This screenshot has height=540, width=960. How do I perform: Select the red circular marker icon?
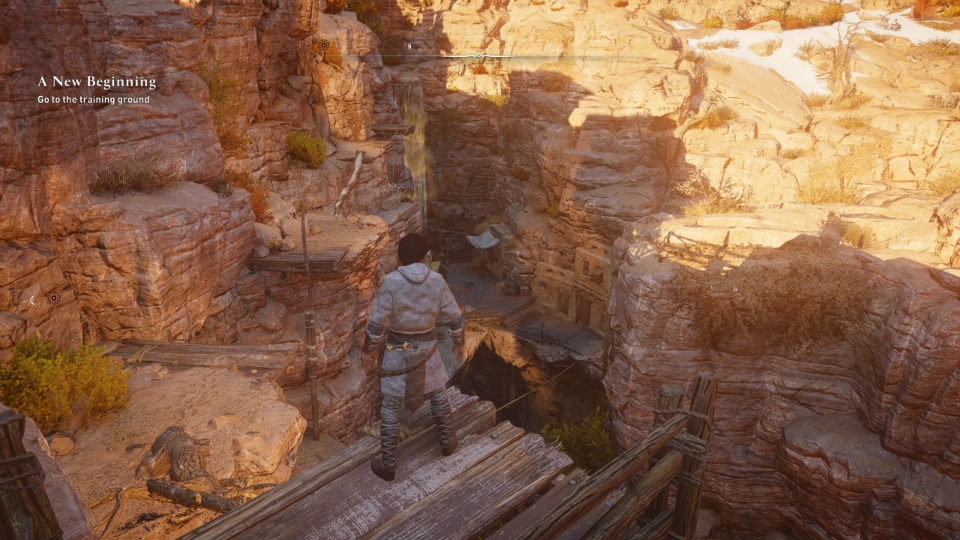click(x=54, y=298)
